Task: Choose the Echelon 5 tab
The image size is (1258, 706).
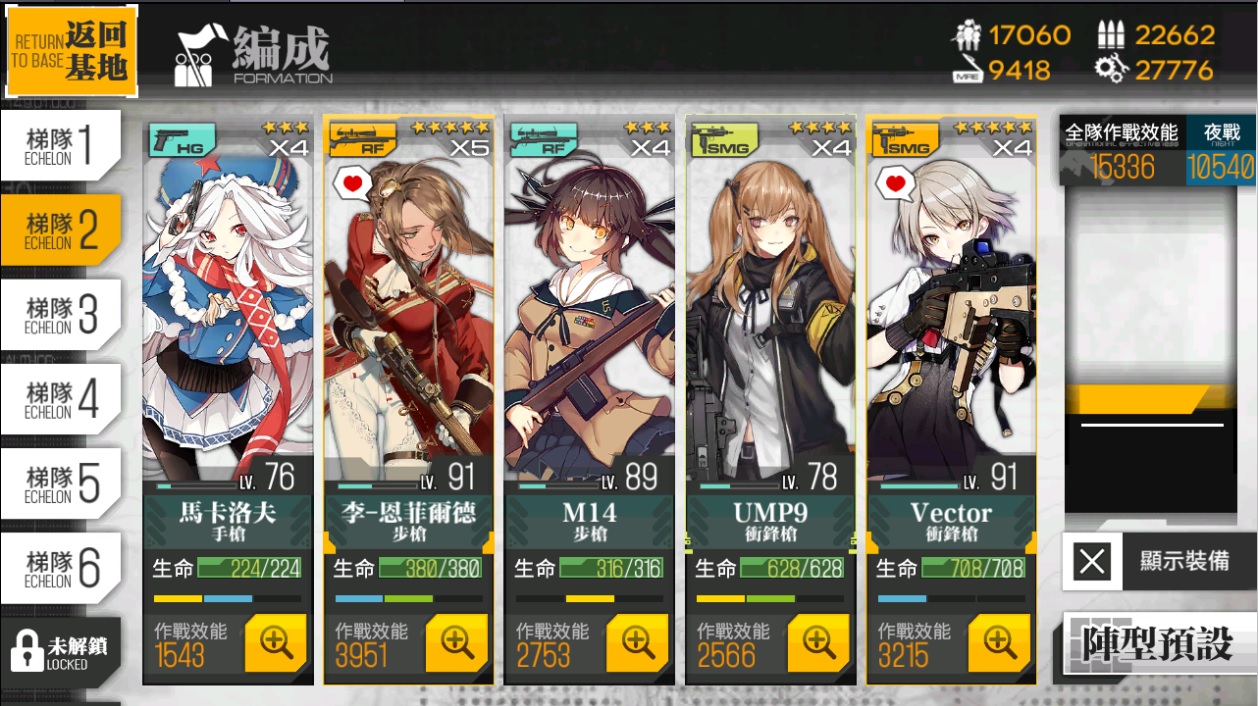Action: 60,483
